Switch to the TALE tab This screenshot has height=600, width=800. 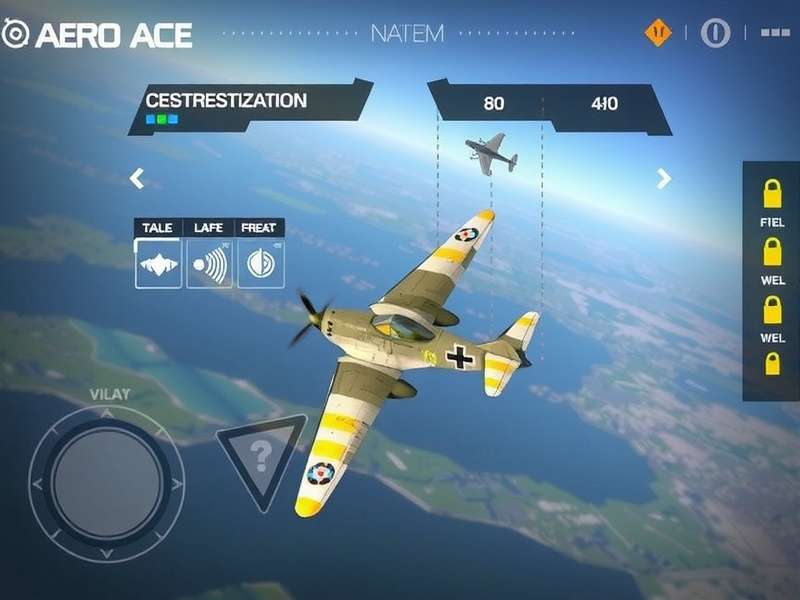click(x=158, y=228)
